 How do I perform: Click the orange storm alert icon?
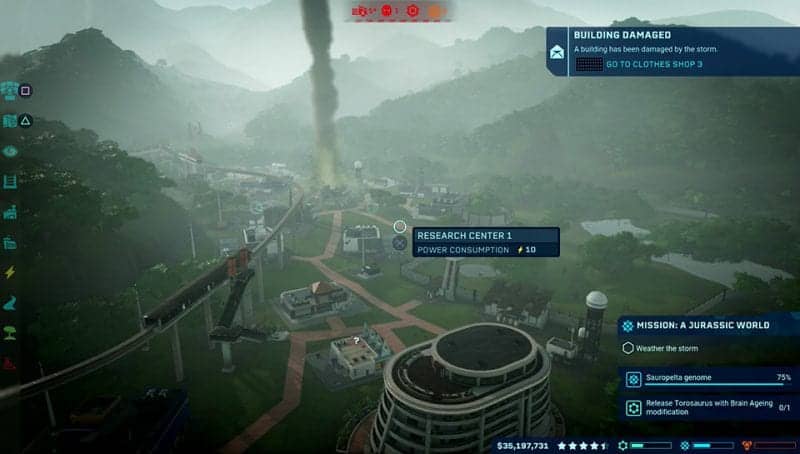pos(436,11)
